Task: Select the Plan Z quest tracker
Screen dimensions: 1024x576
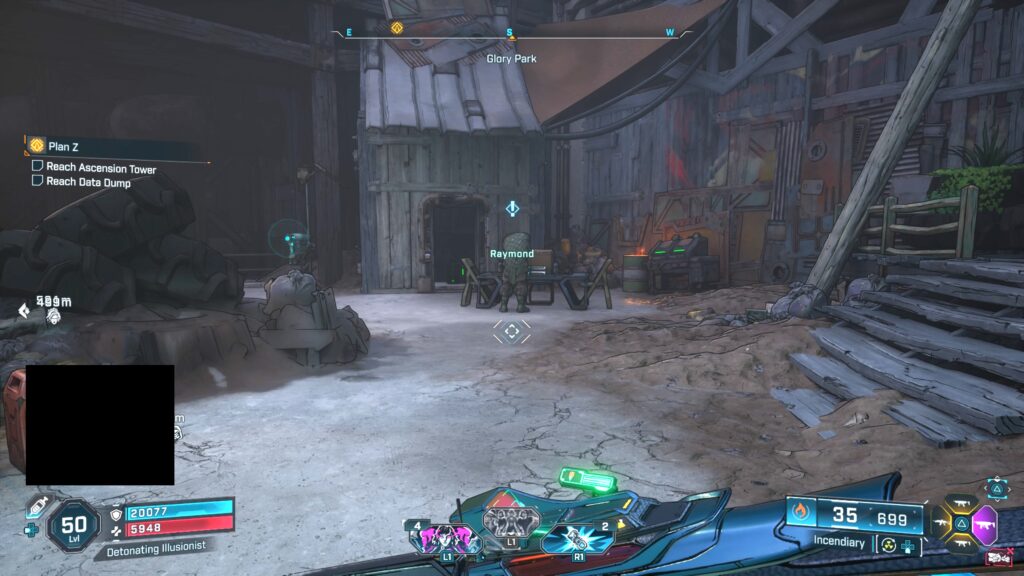Action: [x=63, y=146]
